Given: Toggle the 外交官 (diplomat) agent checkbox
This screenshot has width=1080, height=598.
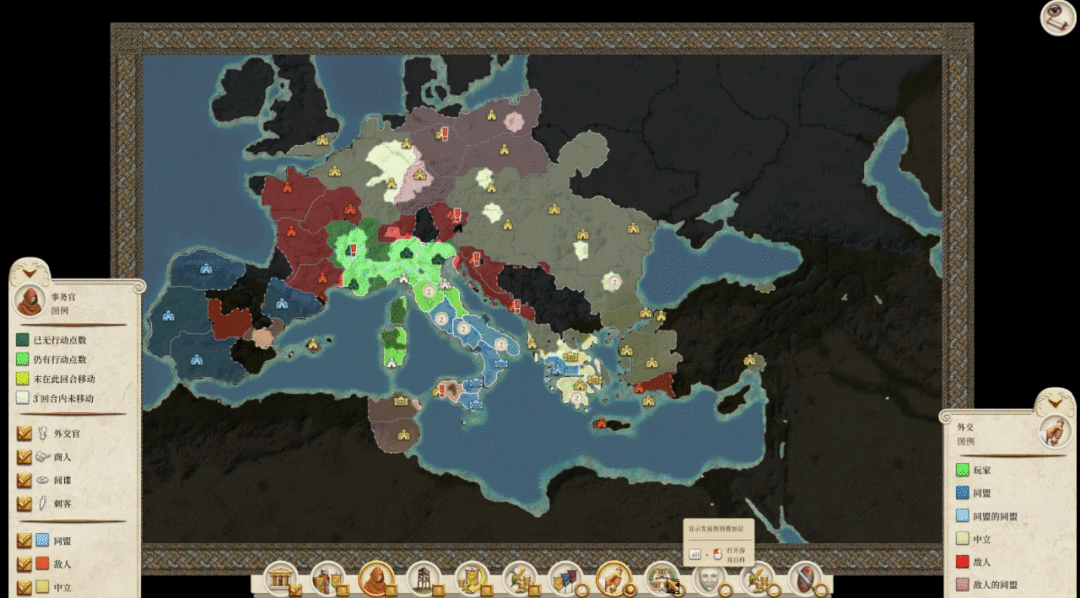Looking at the screenshot, I should [26, 435].
